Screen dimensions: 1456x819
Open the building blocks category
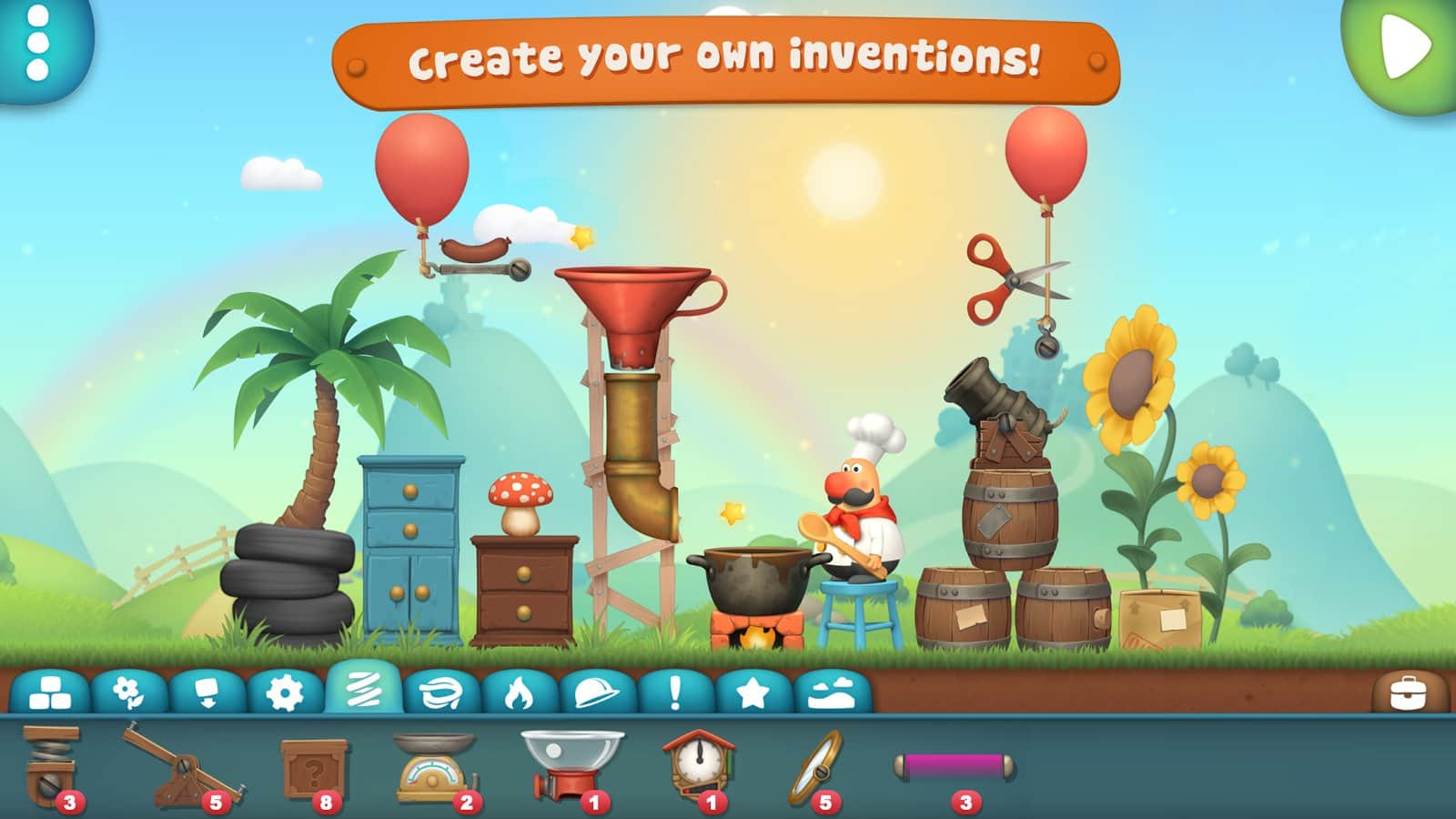[x=52, y=693]
